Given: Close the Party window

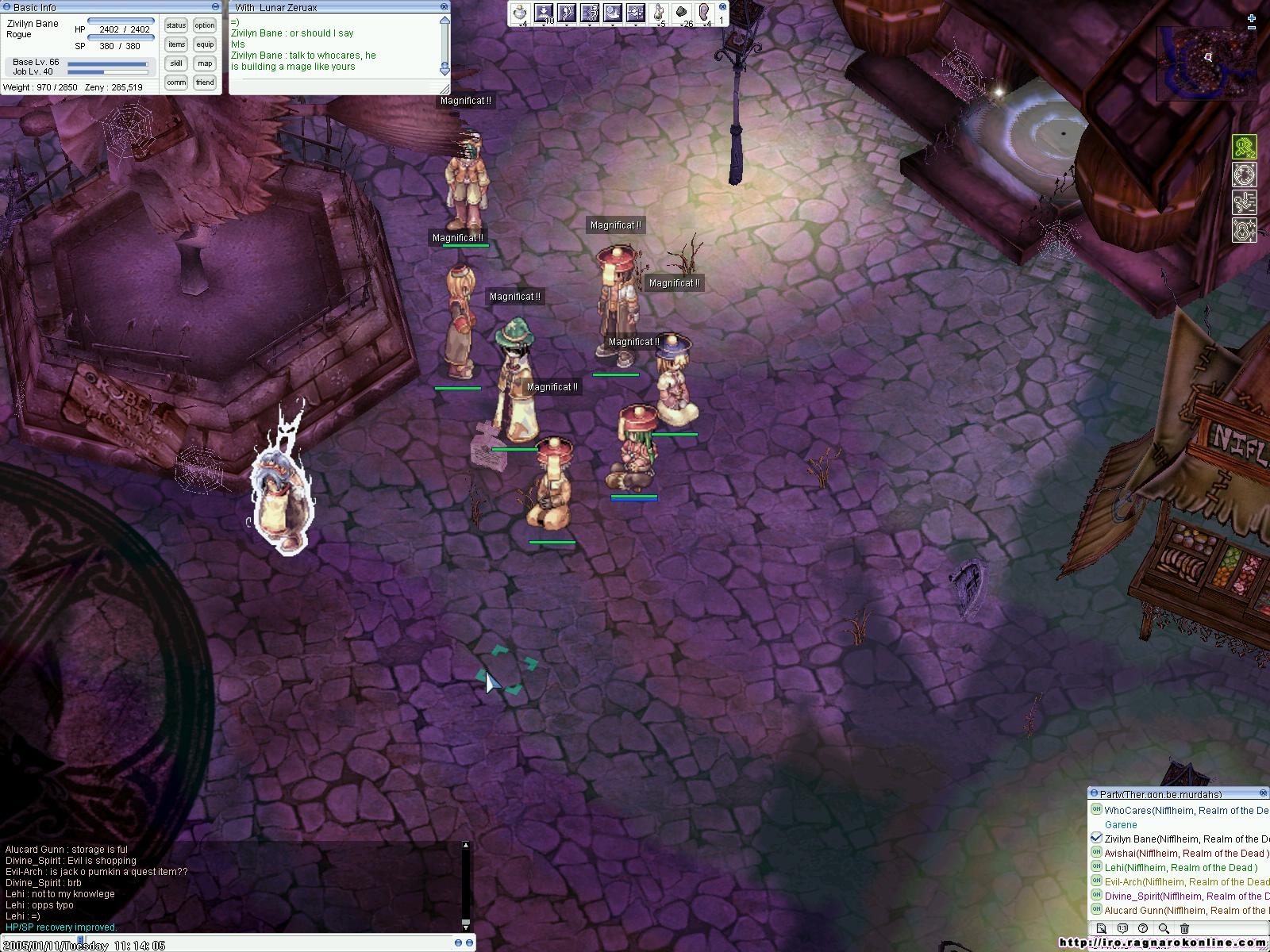Looking at the screenshot, I should pos(1264,793).
